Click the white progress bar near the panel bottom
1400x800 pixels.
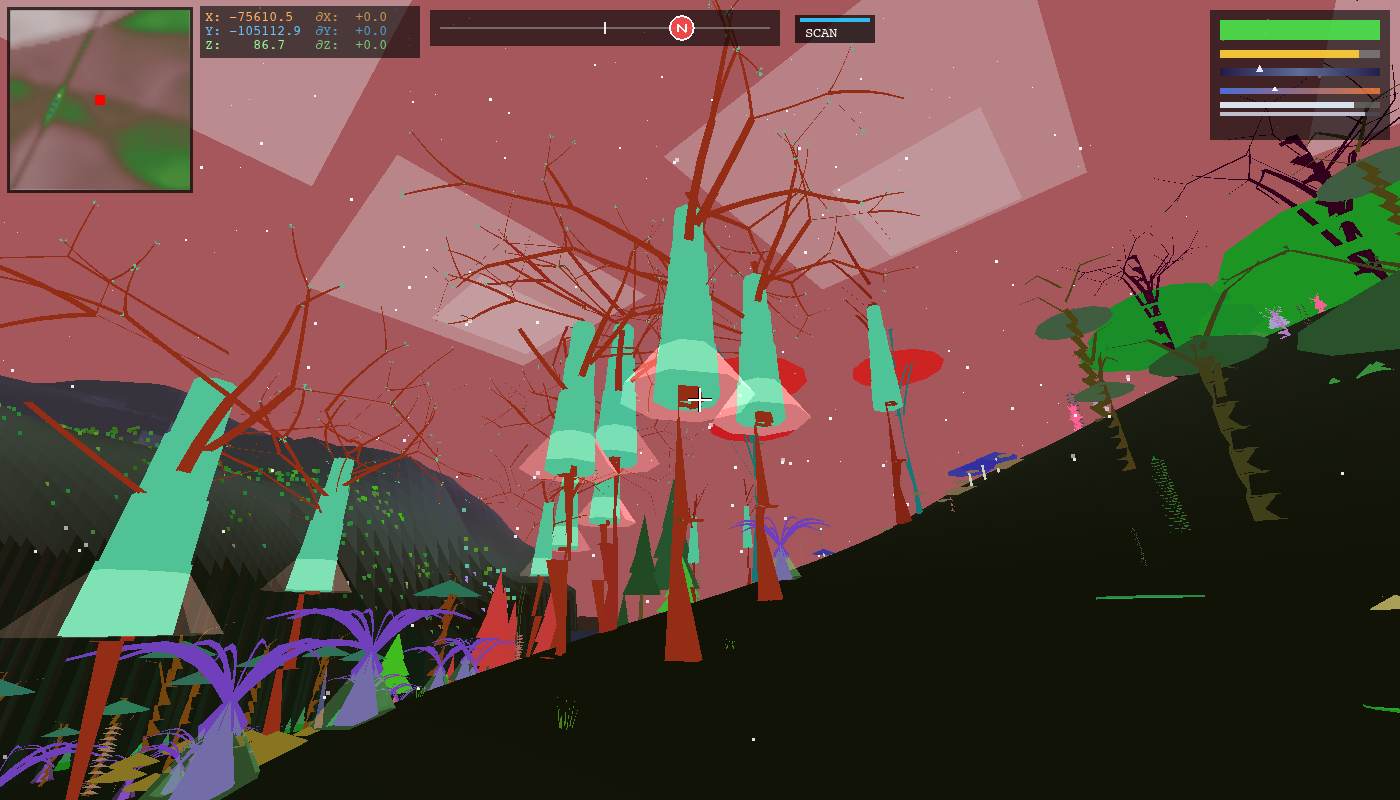coord(1287,105)
